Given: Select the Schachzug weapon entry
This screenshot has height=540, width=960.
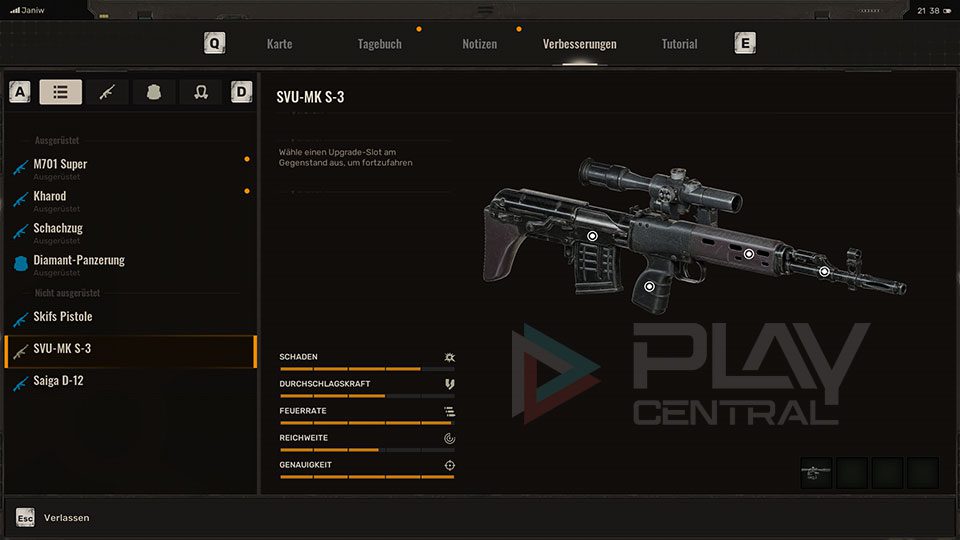Looking at the screenshot, I should coord(58,228).
